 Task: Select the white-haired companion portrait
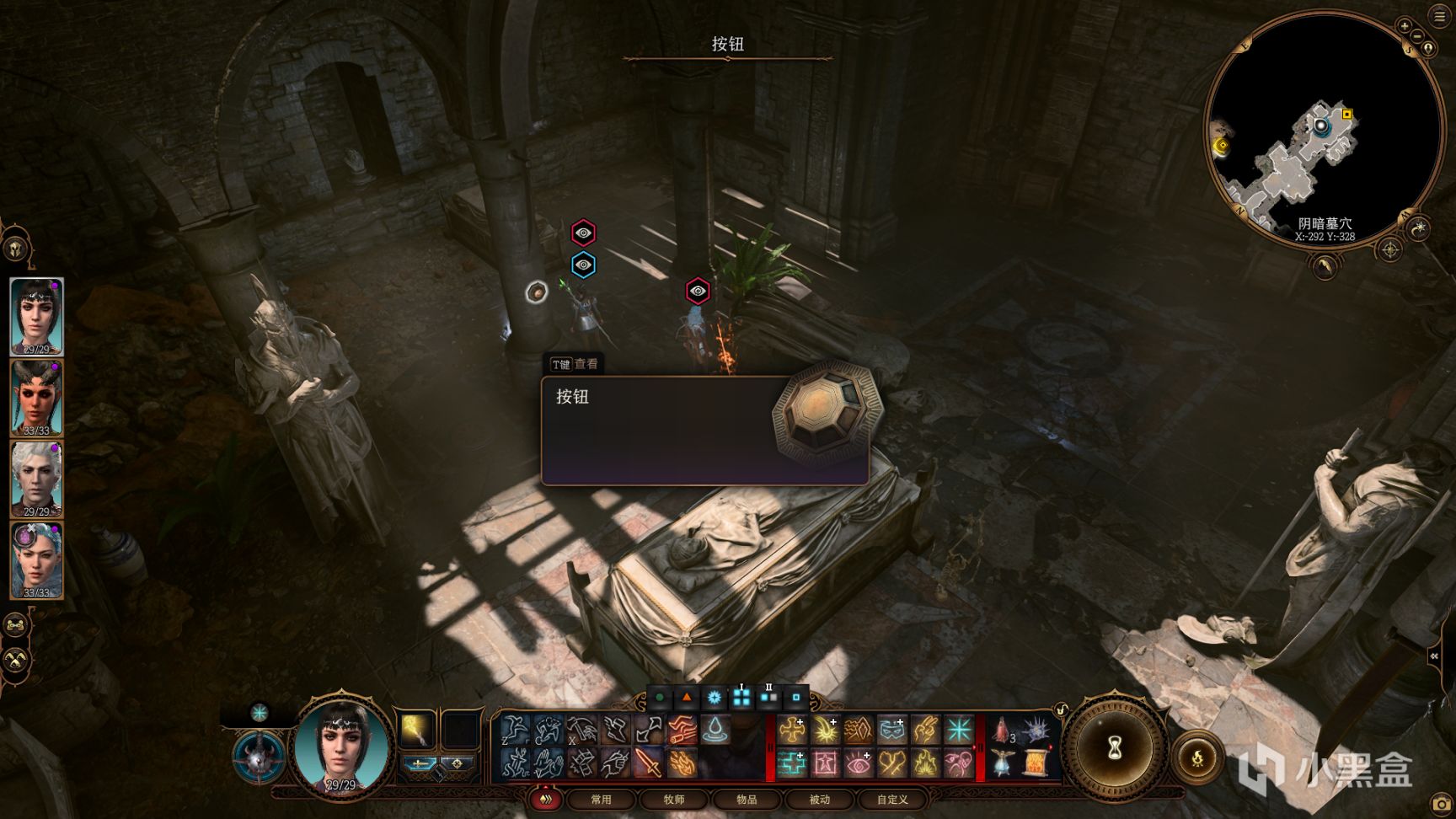coord(36,479)
